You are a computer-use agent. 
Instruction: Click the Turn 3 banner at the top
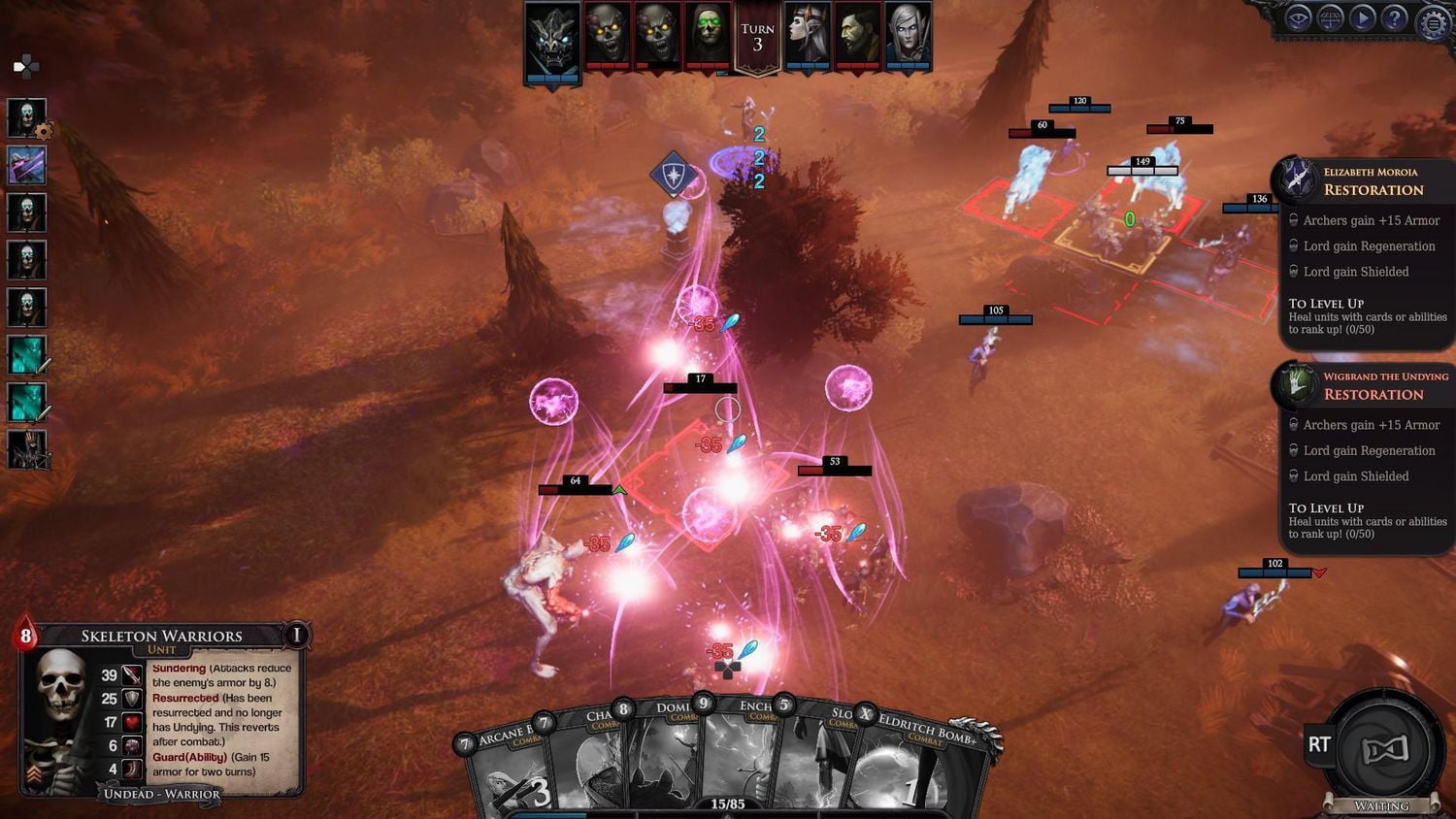tap(757, 36)
